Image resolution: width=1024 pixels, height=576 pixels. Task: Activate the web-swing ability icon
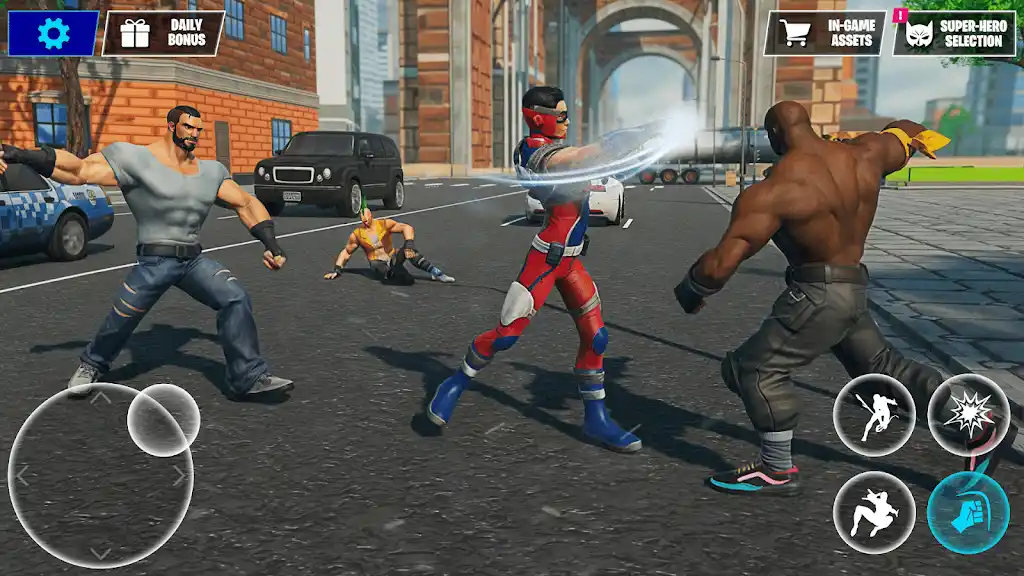[x=874, y=414]
